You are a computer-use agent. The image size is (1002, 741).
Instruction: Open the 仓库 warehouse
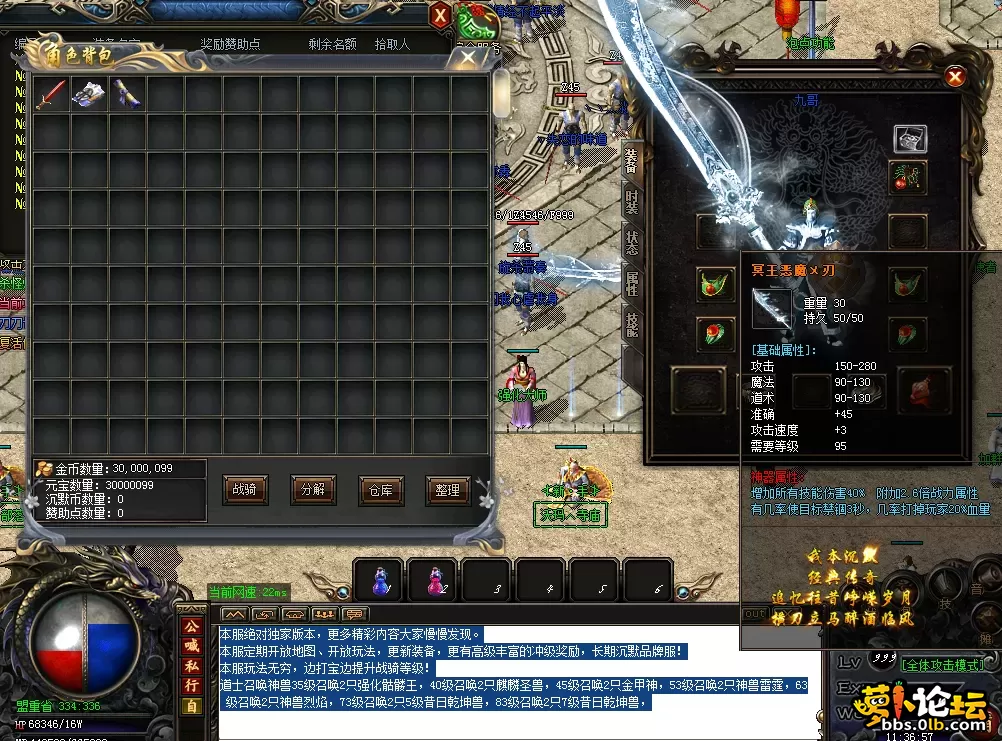(x=379, y=490)
